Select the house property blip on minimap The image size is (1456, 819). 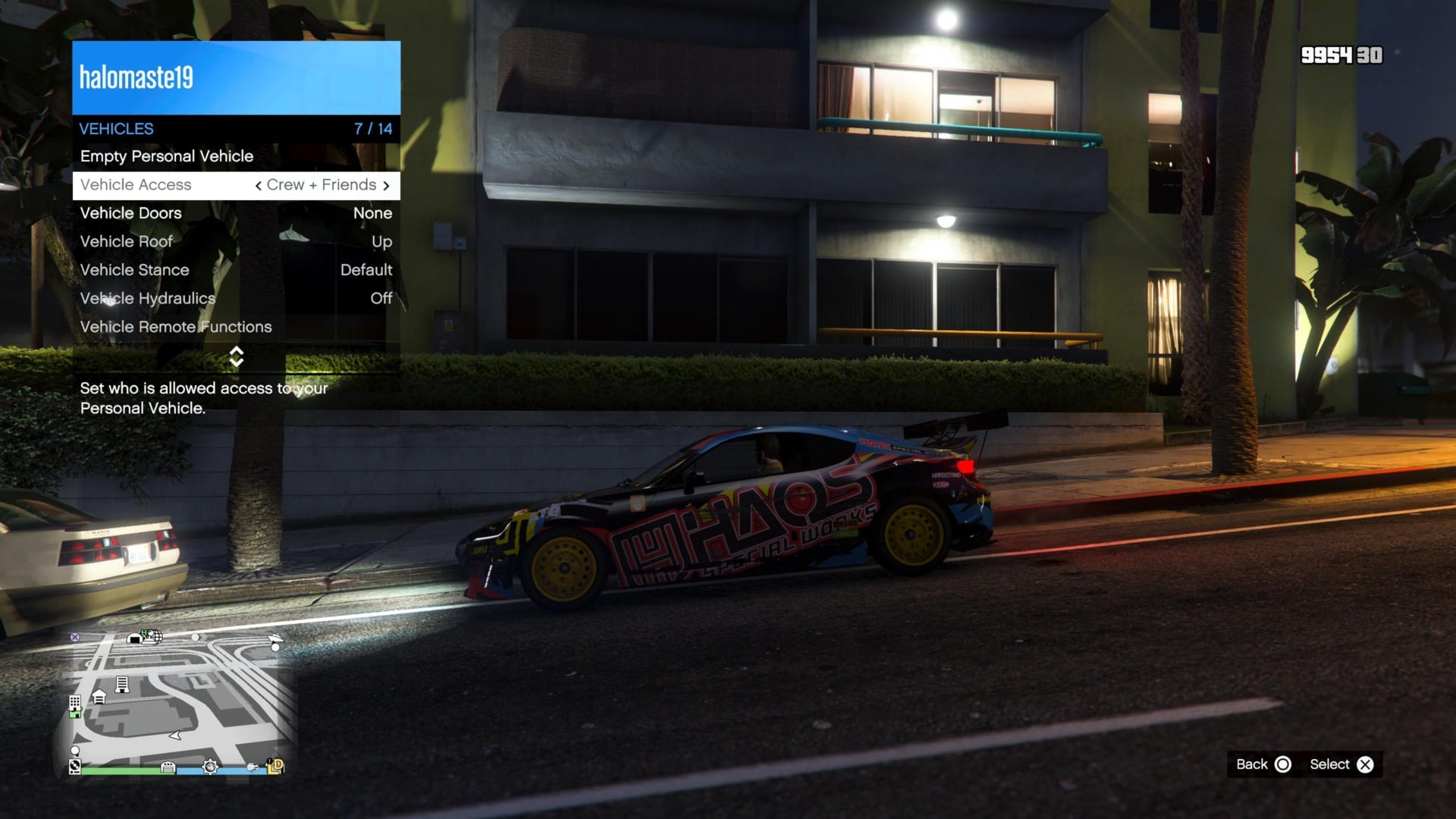coord(99,697)
